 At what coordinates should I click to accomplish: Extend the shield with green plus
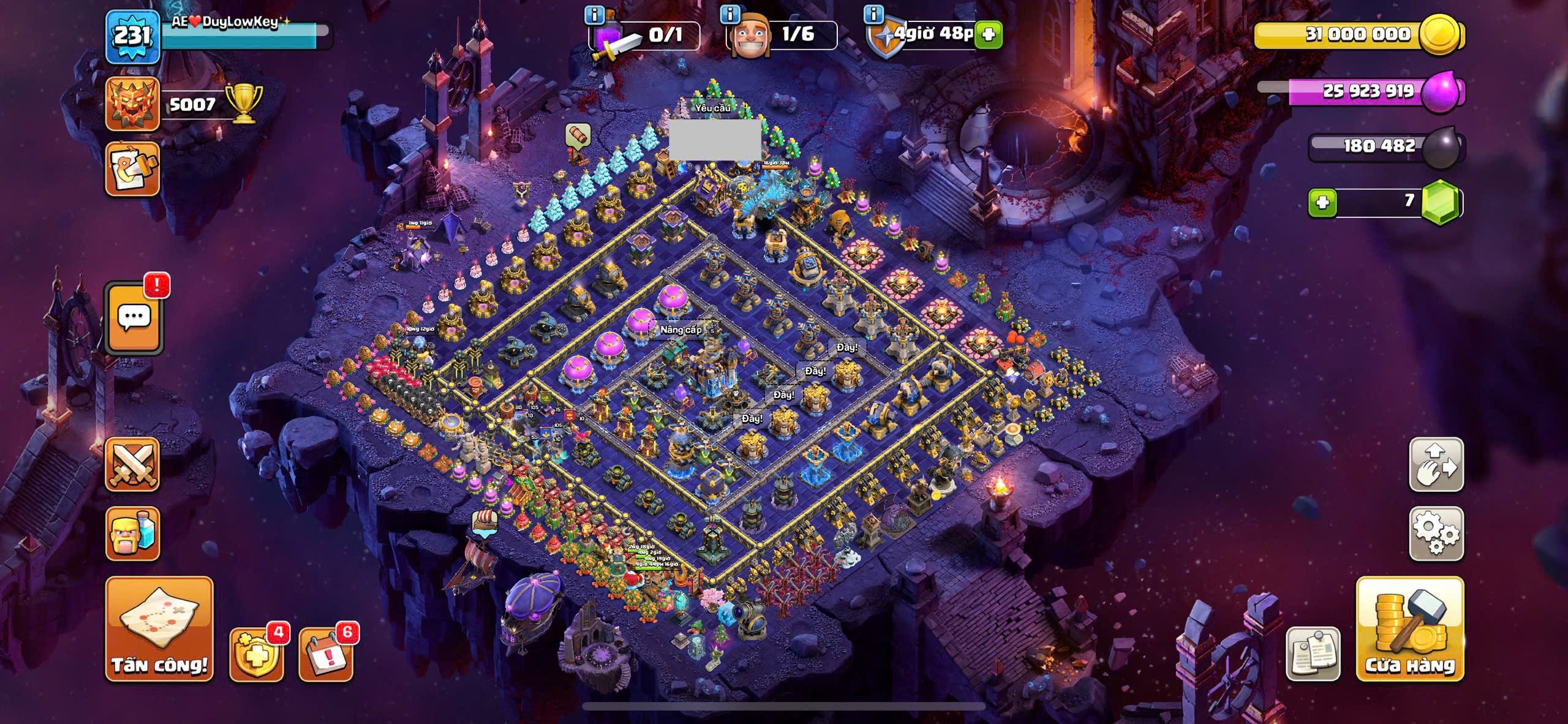pyautogui.click(x=988, y=34)
